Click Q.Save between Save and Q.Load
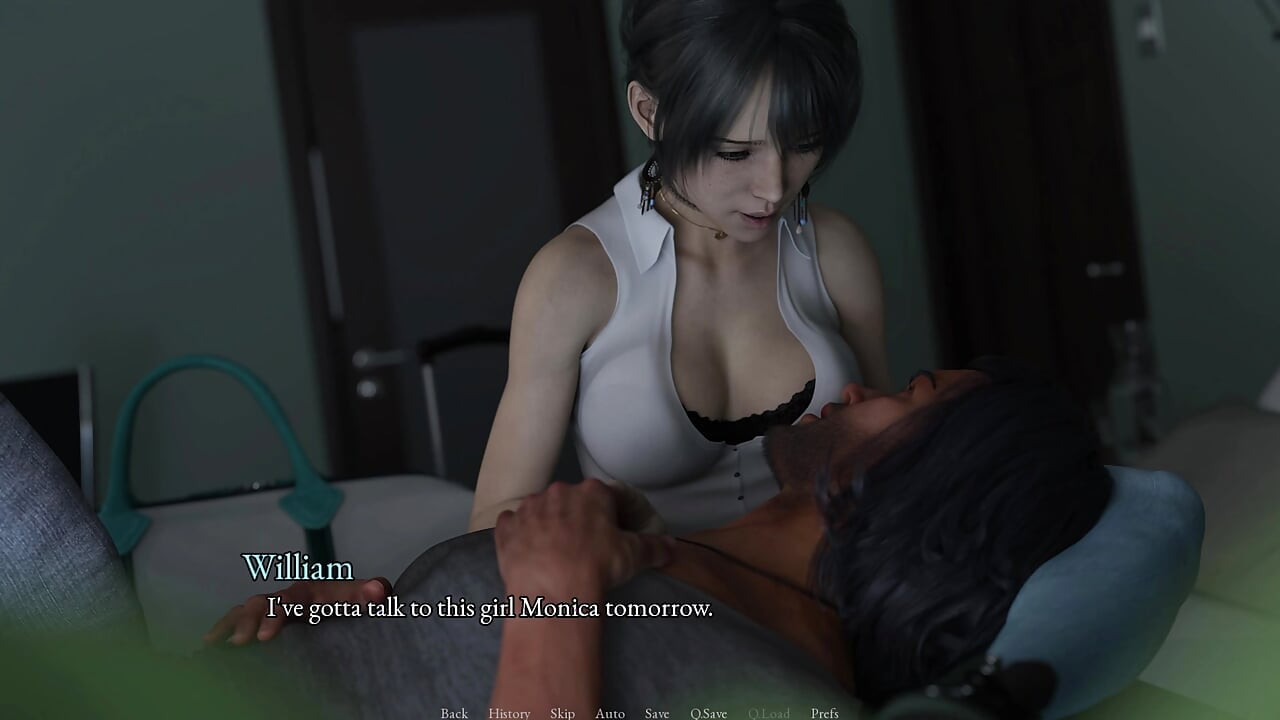Image resolution: width=1280 pixels, height=720 pixels. 708,713
